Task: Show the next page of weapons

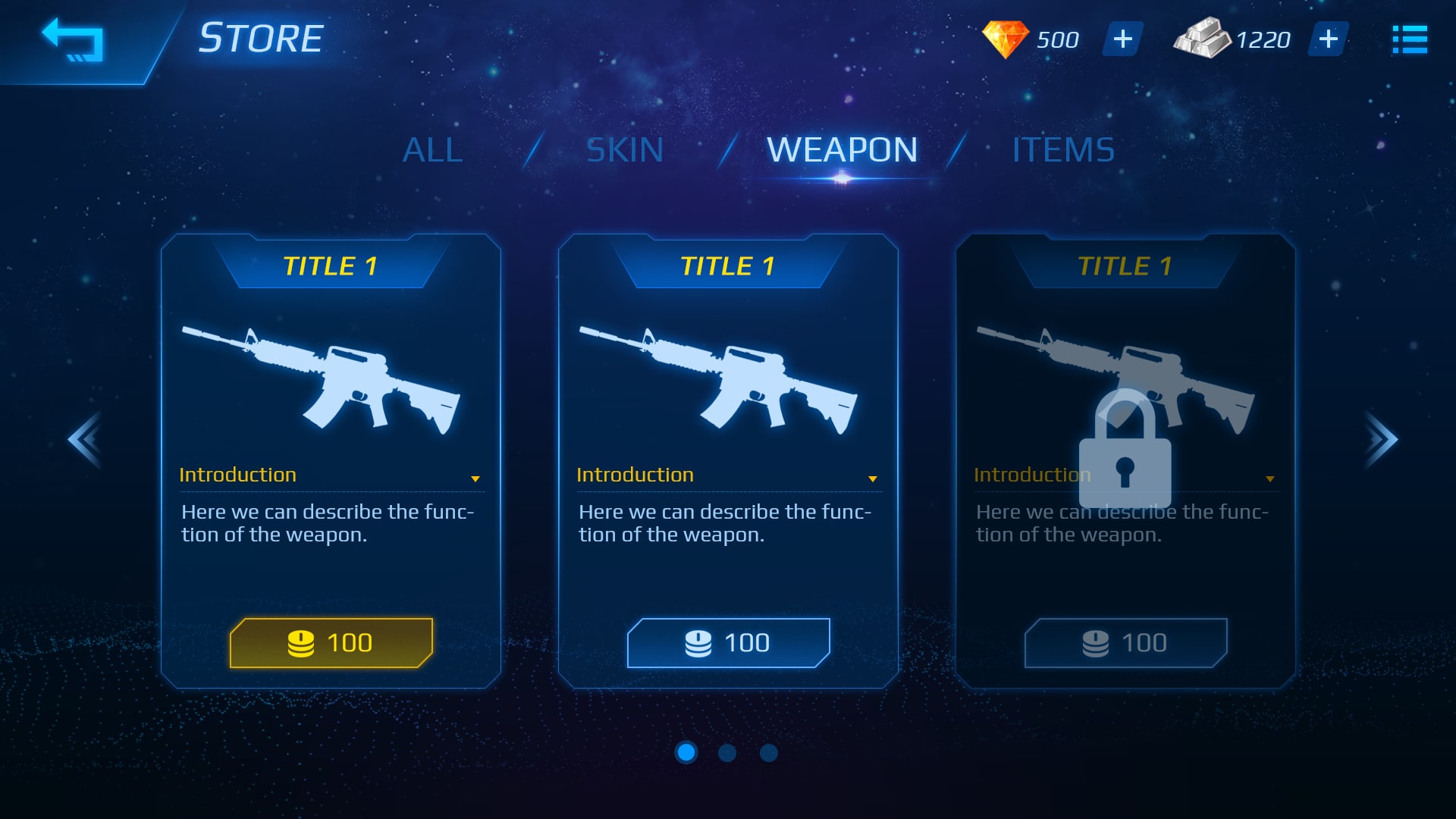Action: click(x=1380, y=440)
